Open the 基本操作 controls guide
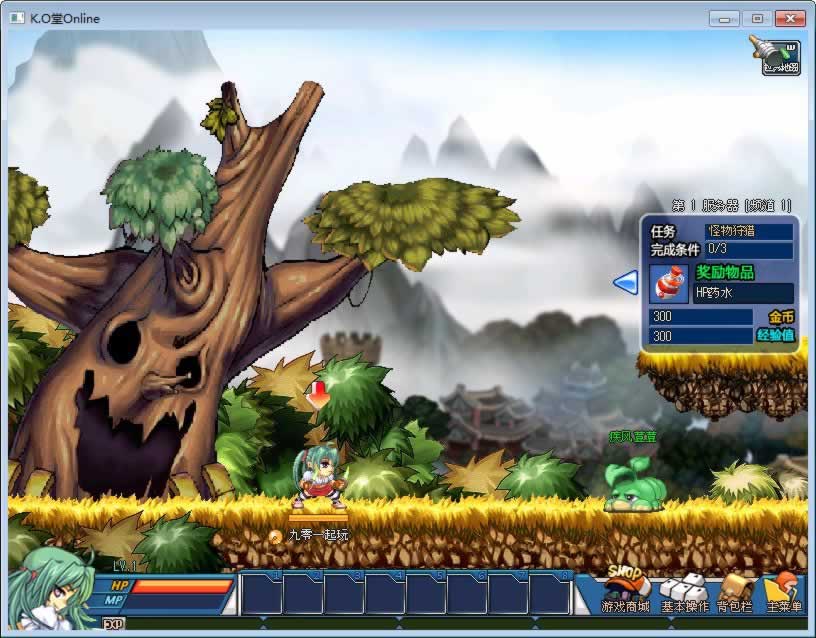Viewport: 816px width, 638px height. [684, 593]
